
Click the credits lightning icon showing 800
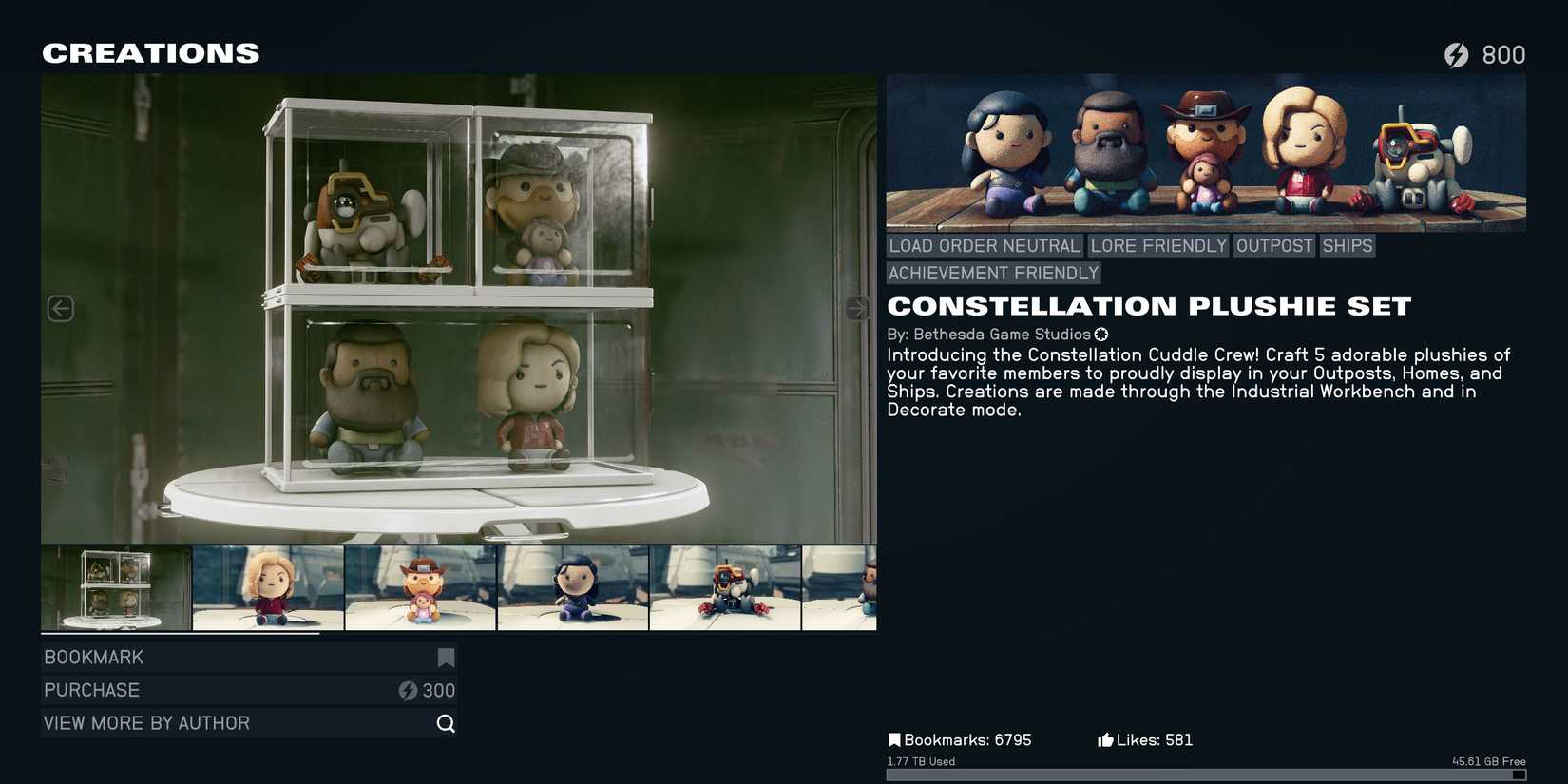(x=1458, y=54)
